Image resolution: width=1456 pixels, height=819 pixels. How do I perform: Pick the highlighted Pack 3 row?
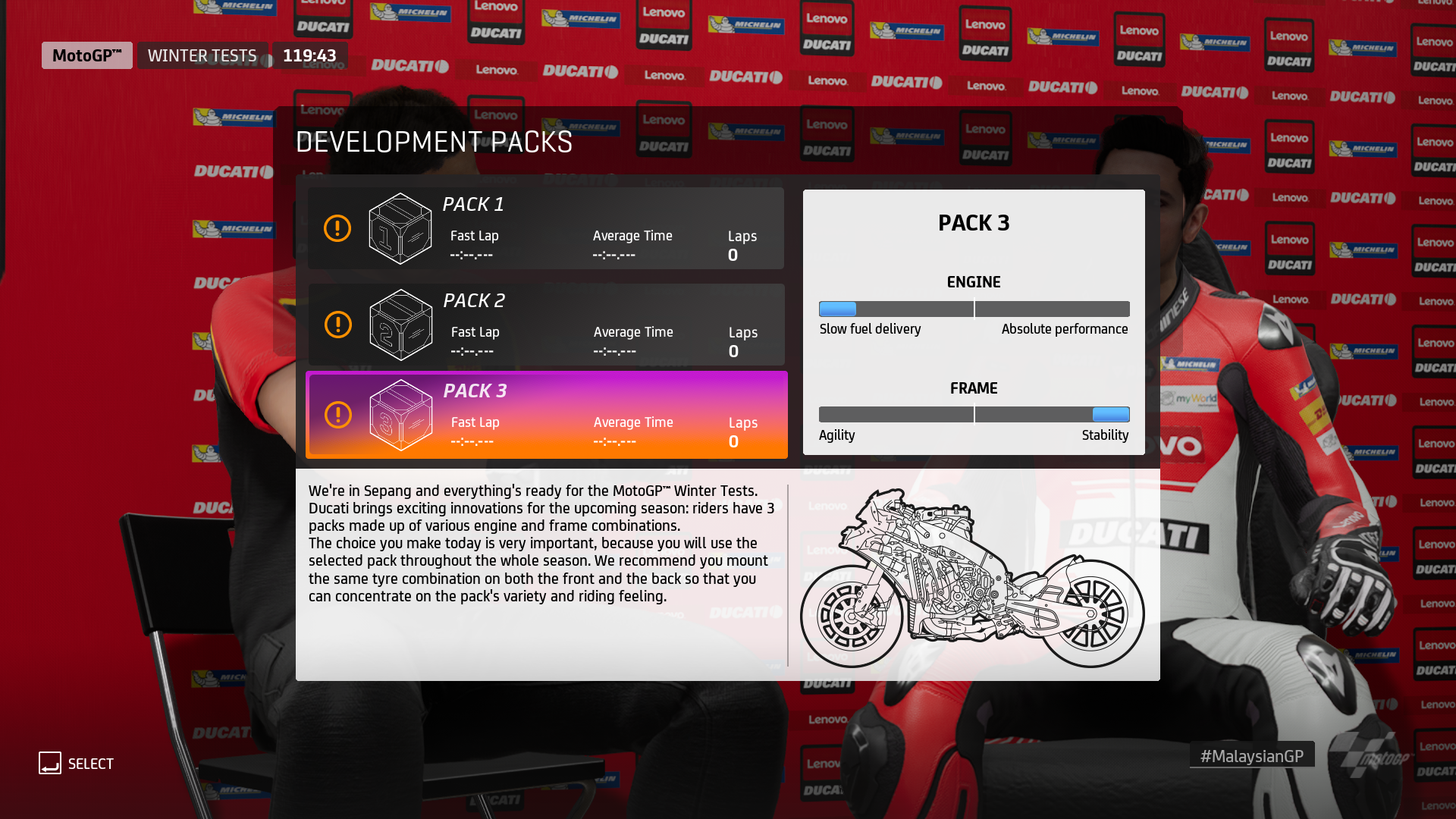tap(546, 415)
